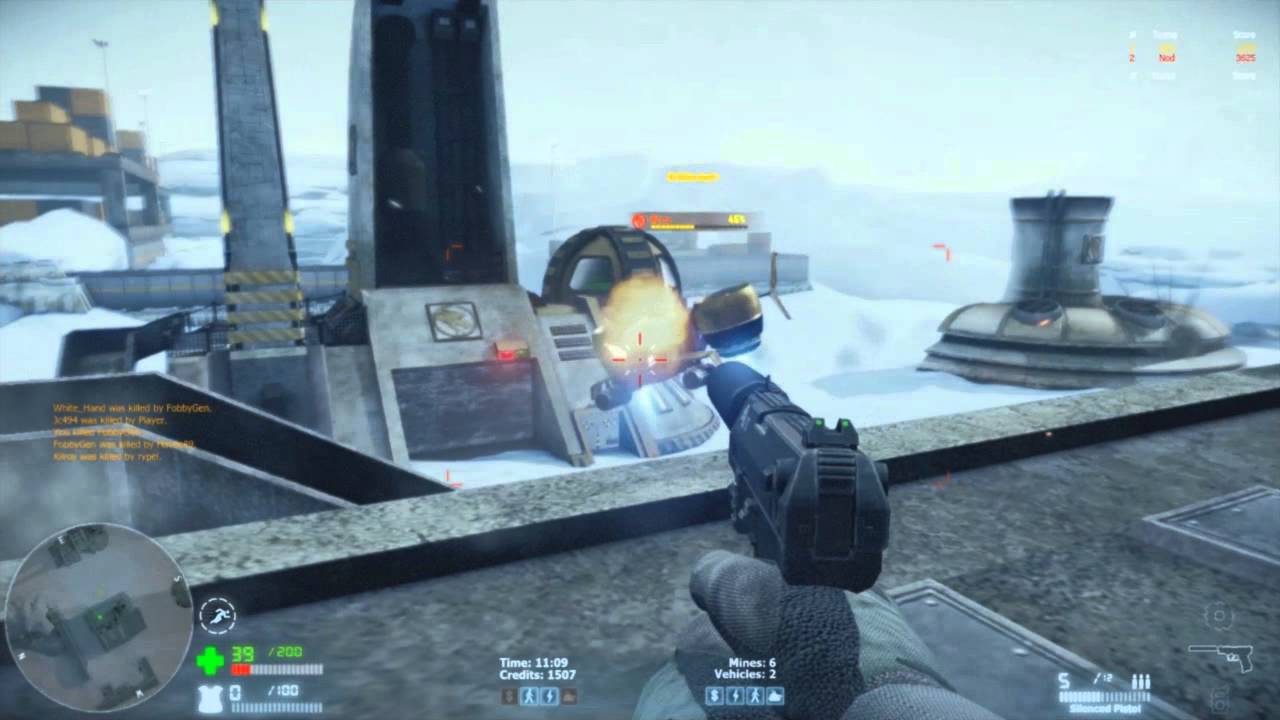The height and width of the screenshot is (720, 1280).
Task: Click the Nod score value 3625
Action: coord(1246,58)
